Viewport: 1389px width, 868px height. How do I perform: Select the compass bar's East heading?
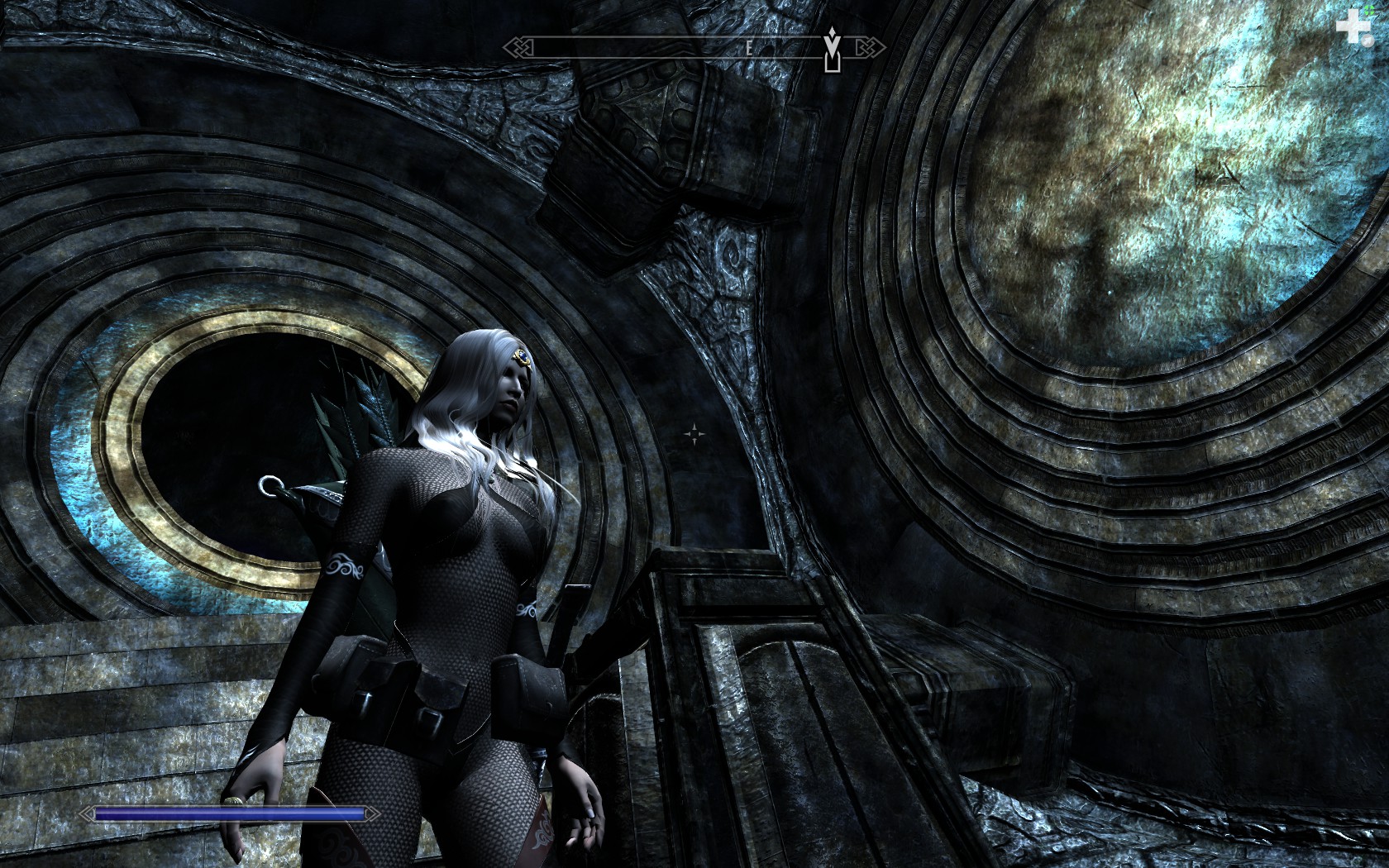749,48
